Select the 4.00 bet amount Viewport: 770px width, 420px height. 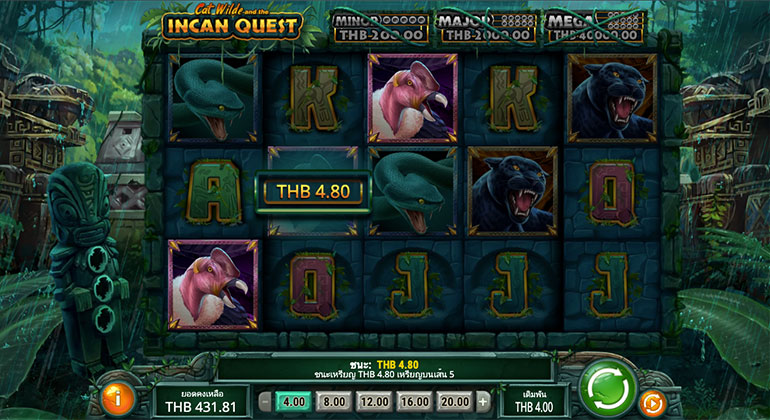click(292, 400)
